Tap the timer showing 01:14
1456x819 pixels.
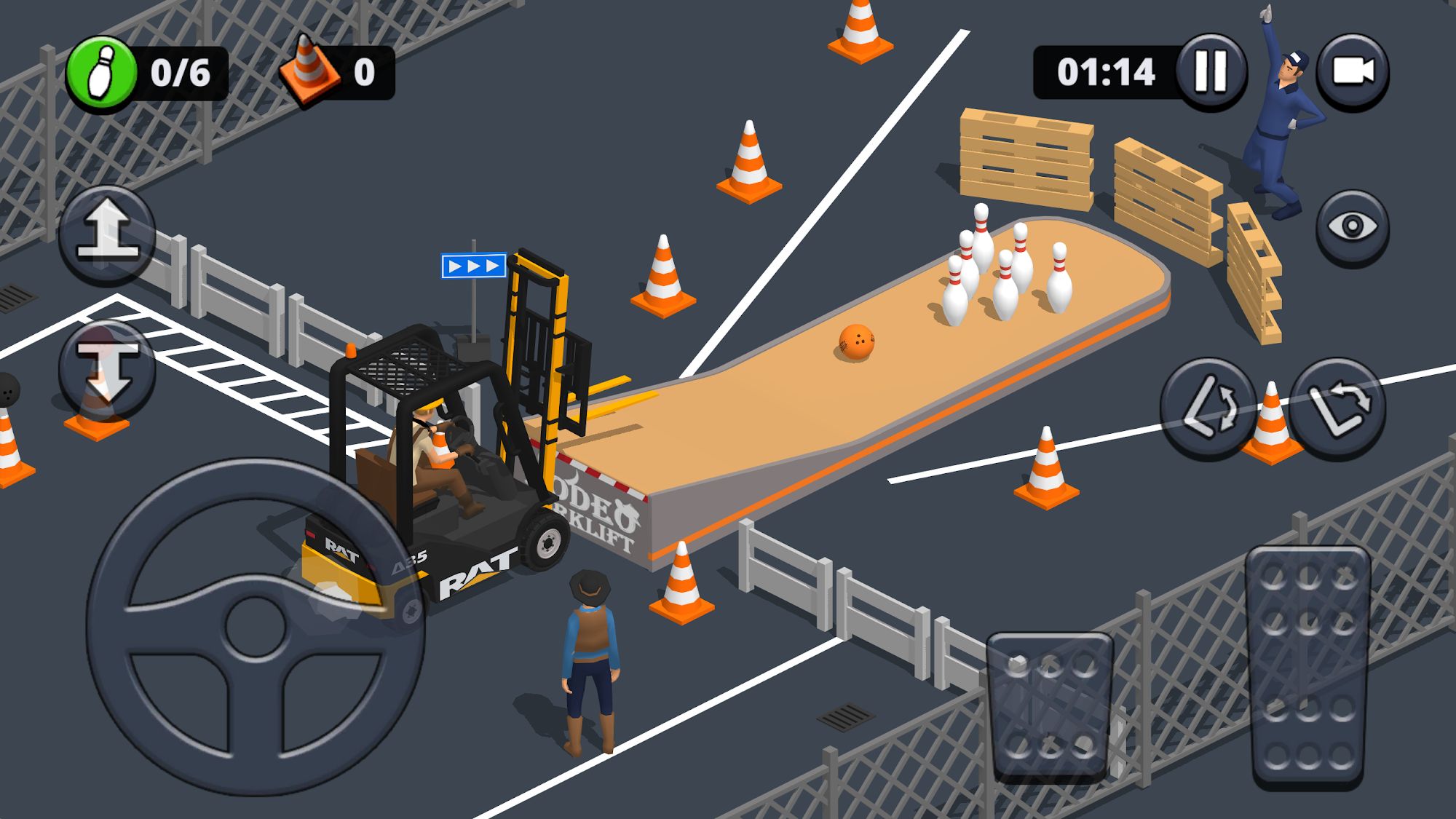[1107, 70]
